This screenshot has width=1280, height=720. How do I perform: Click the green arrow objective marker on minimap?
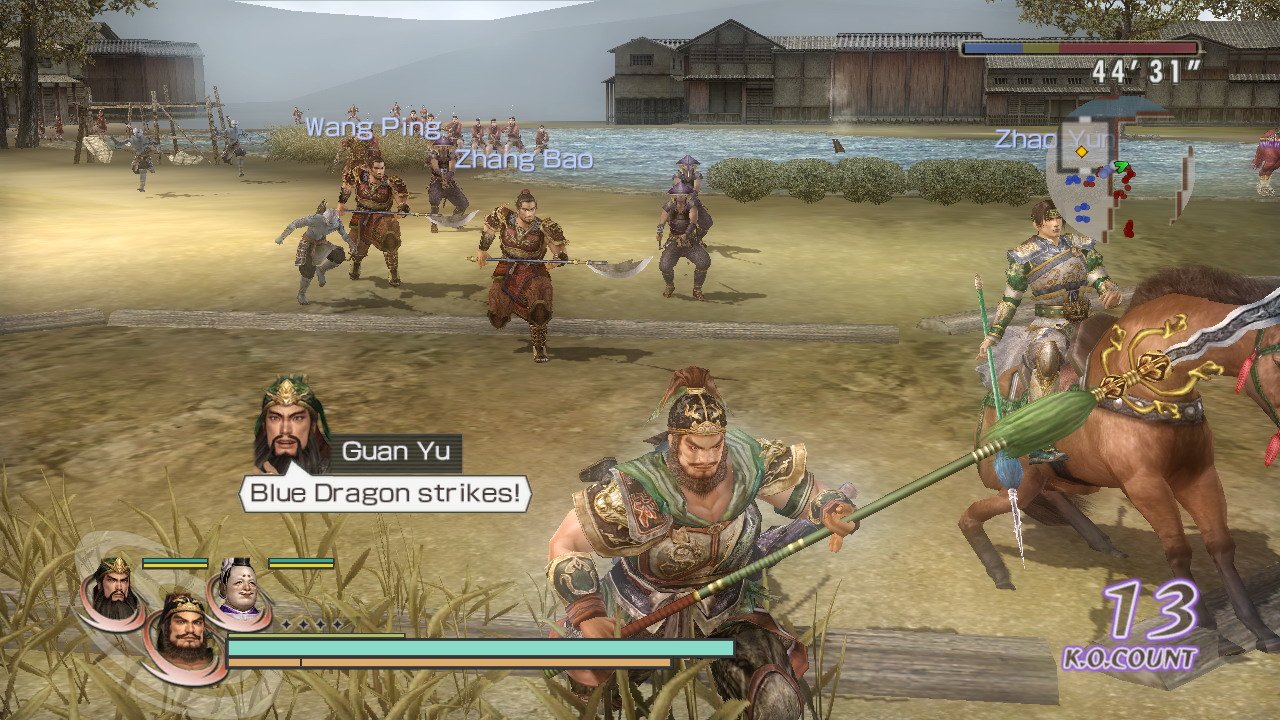click(1121, 166)
